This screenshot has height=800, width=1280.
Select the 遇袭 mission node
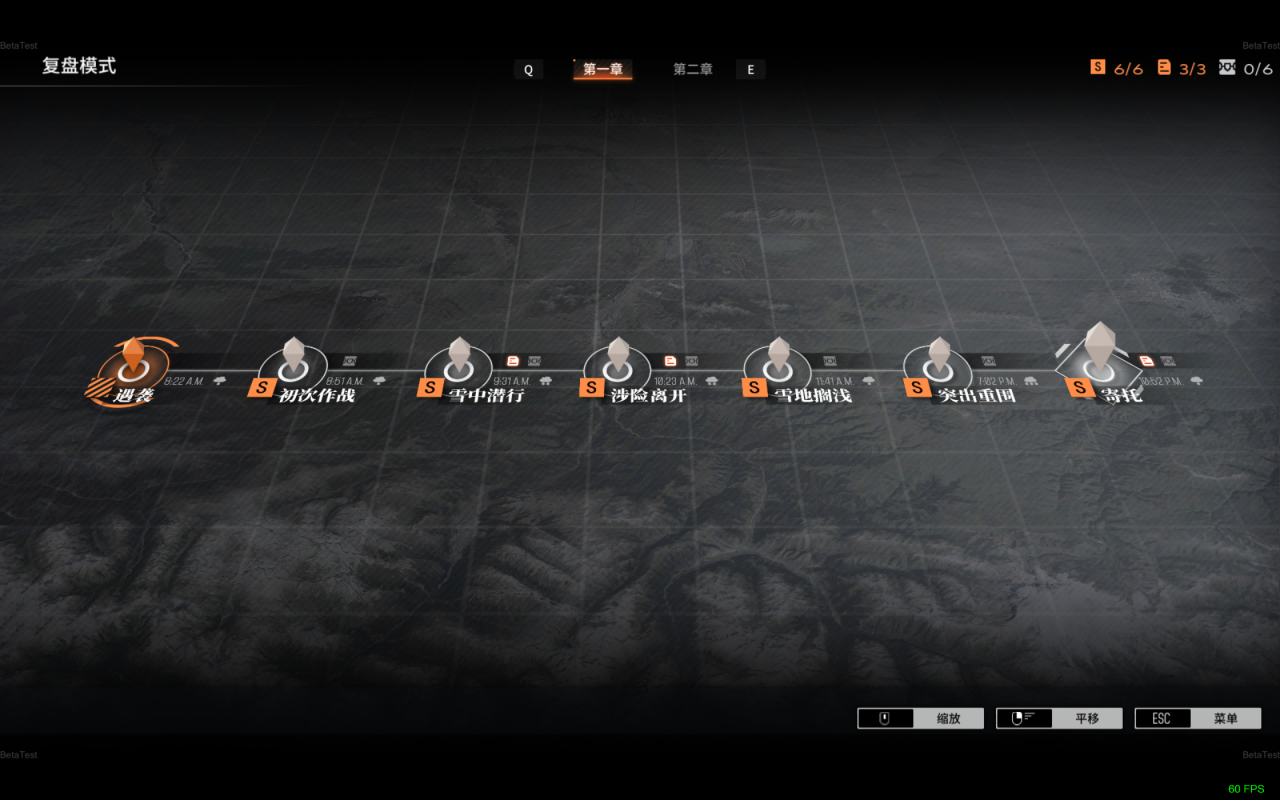(x=133, y=370)
